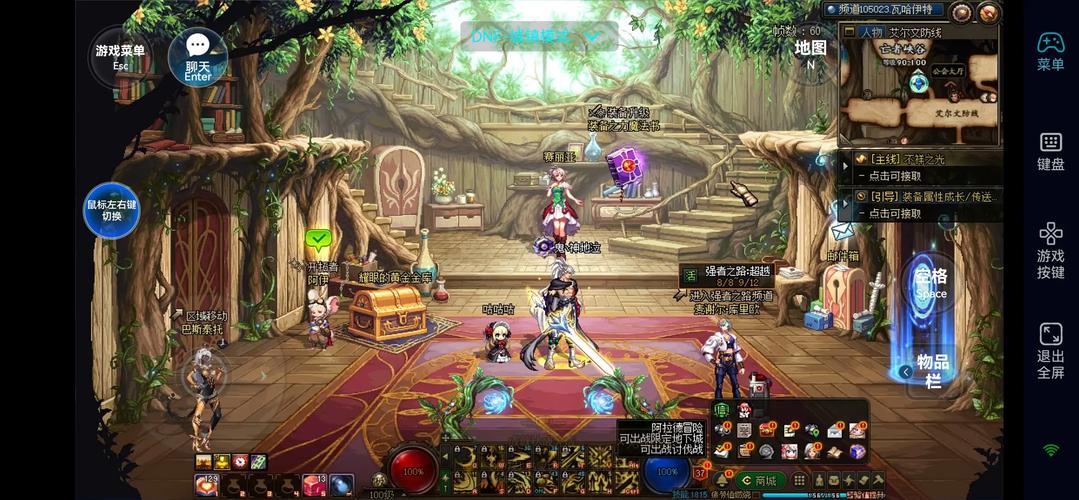The width and height of the screenshot is (1079, 500).
Task: Open the 游戏菜单 game menu button
Action: [120, 56]
